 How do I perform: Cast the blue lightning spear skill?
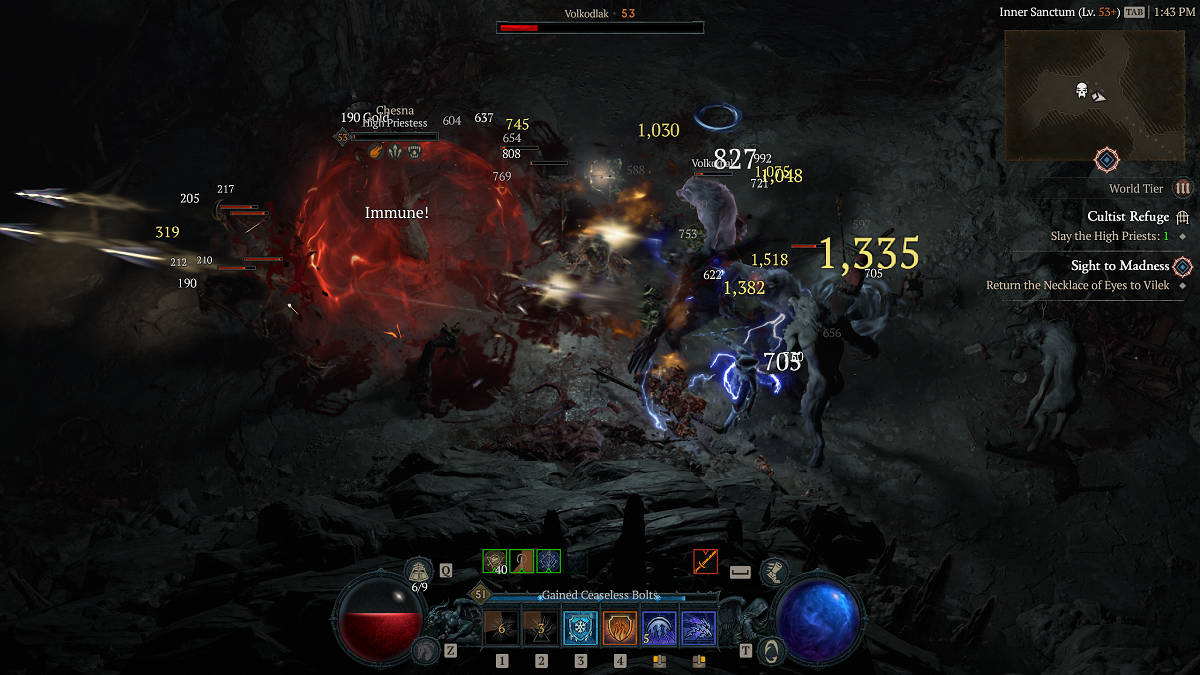click(x=698, y=628)
